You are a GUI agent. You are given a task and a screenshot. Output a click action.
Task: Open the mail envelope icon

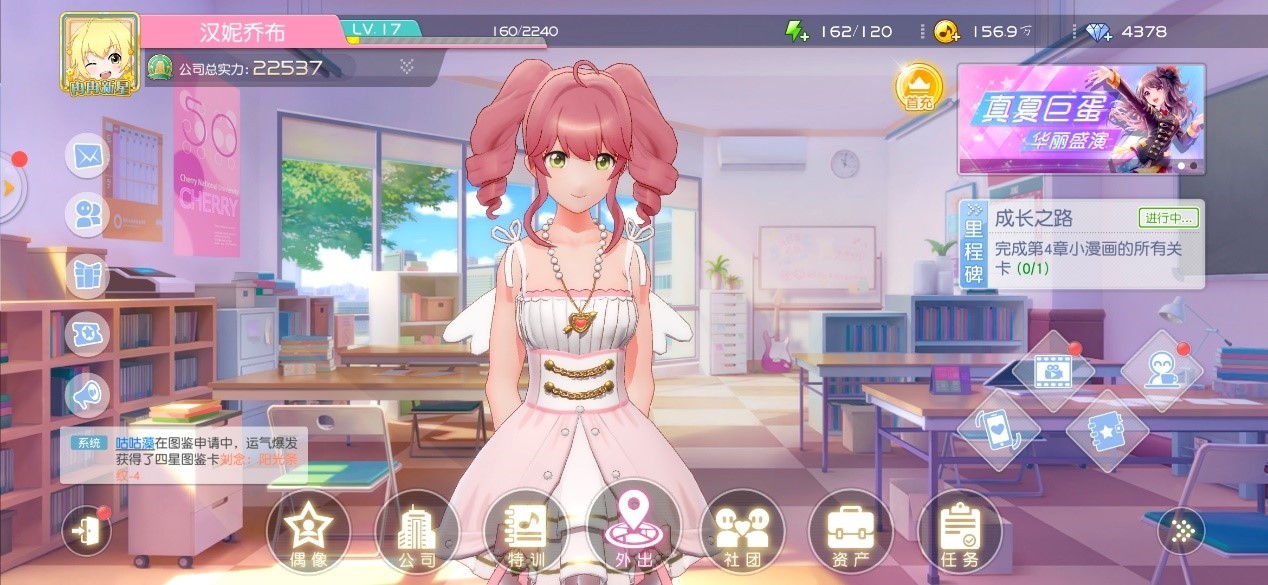[x=88, y=156]
